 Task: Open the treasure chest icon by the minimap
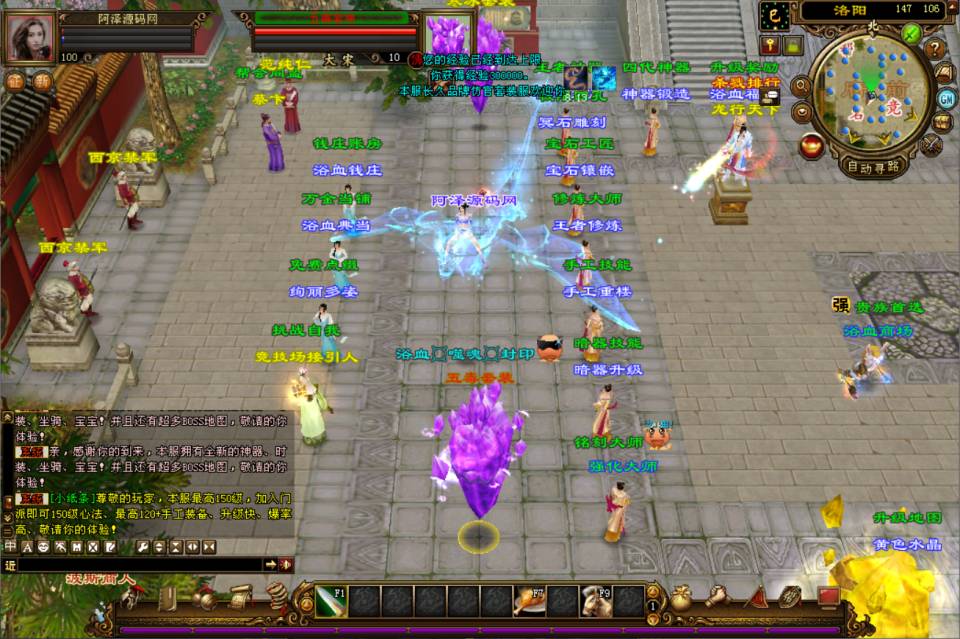942,122
